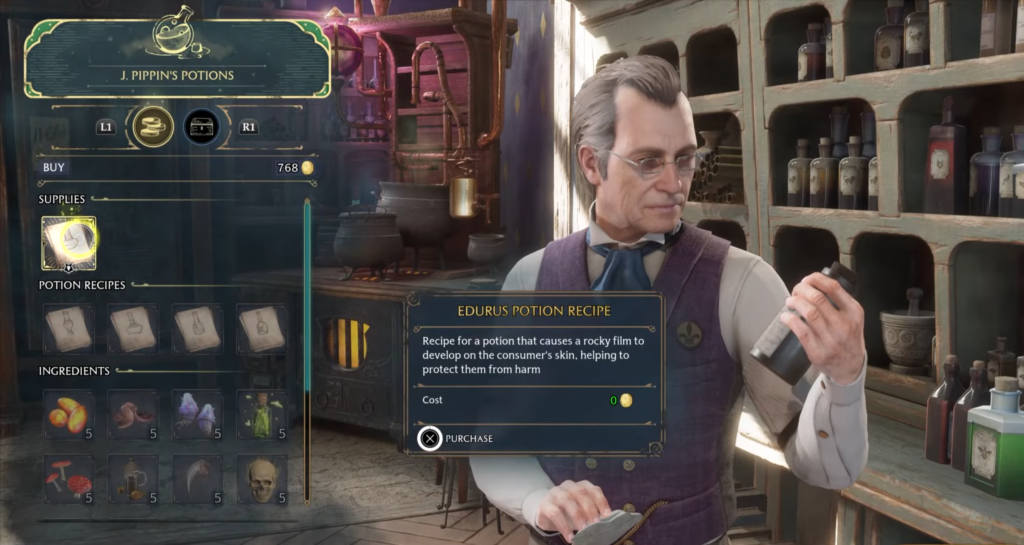This screenshot has width=1024, height=545.
Task: Choose the orange eggs ingredient
Action: tap(69, 414)
